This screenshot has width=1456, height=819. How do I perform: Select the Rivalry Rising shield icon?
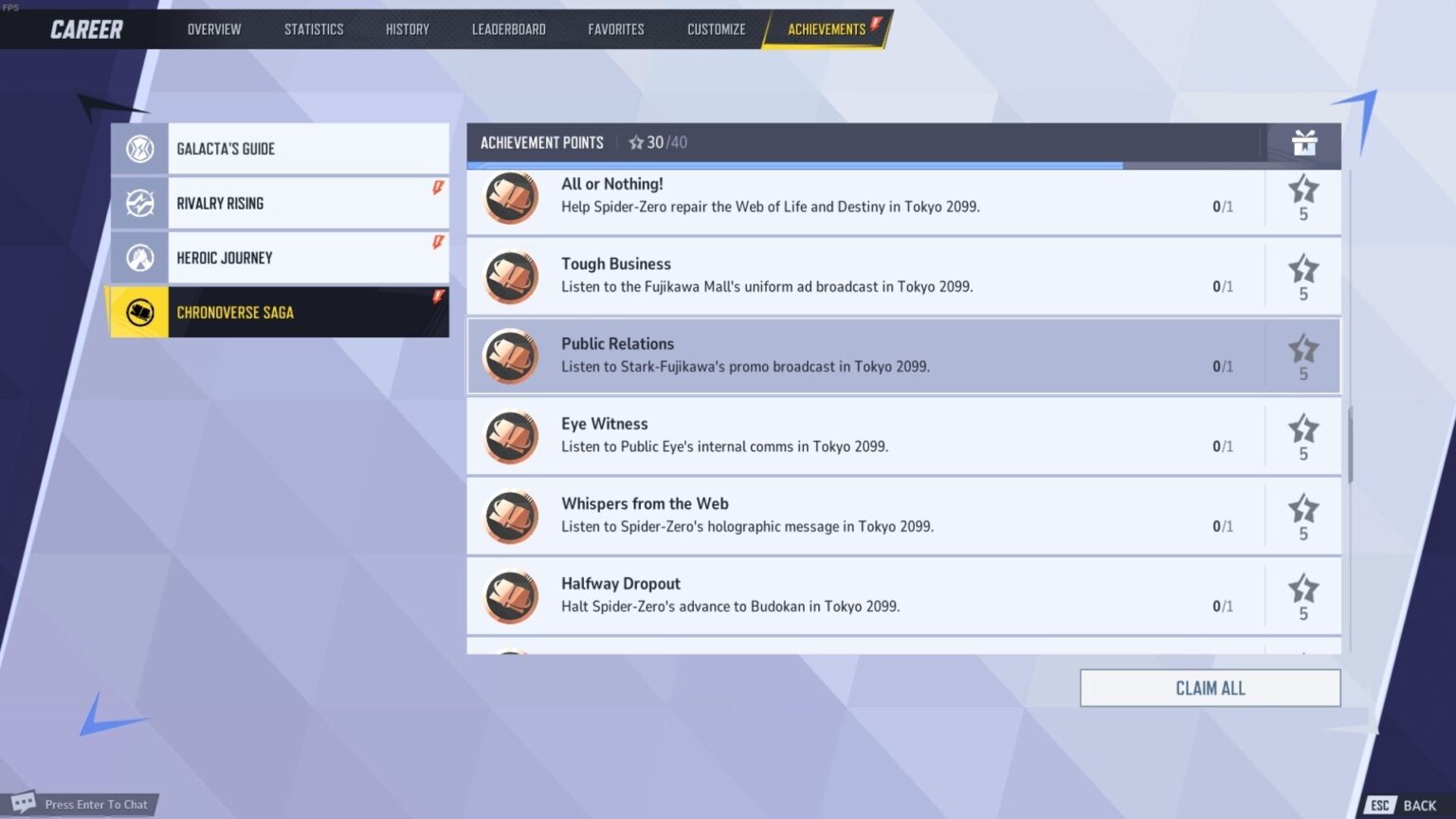pos(139,202)
